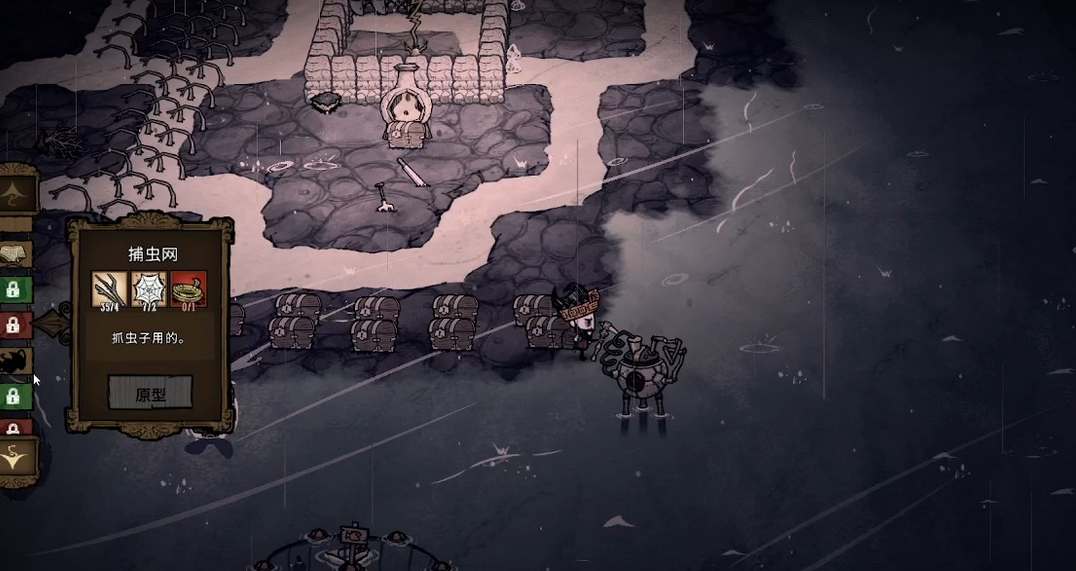Click the twigs ingredient icon
Viewport: 1076px width, 571px height.
110,289
